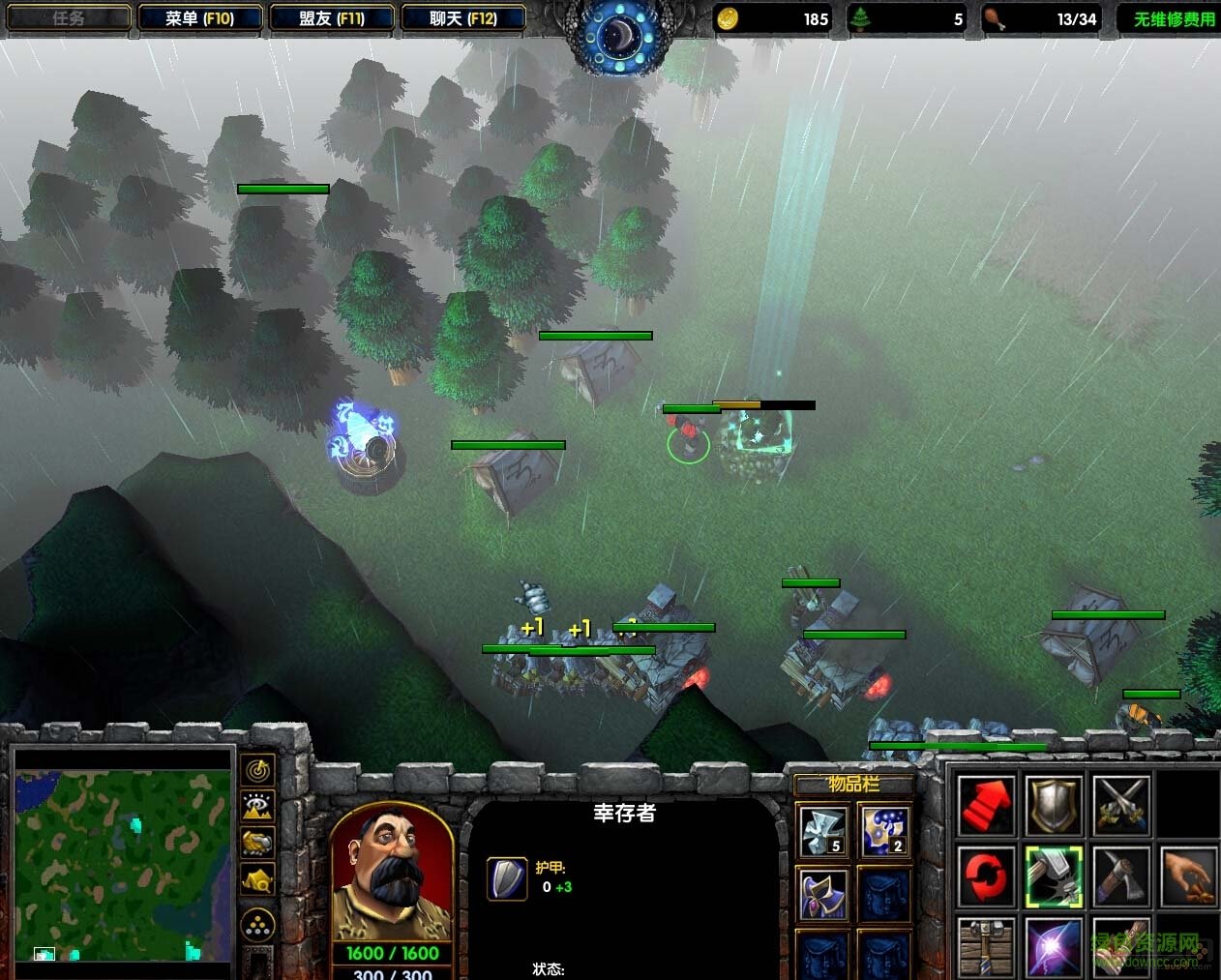Choose the crossed swords Attack command
The height and width of the screenshot is (980, 1221).
click(x=1120, y=805)
